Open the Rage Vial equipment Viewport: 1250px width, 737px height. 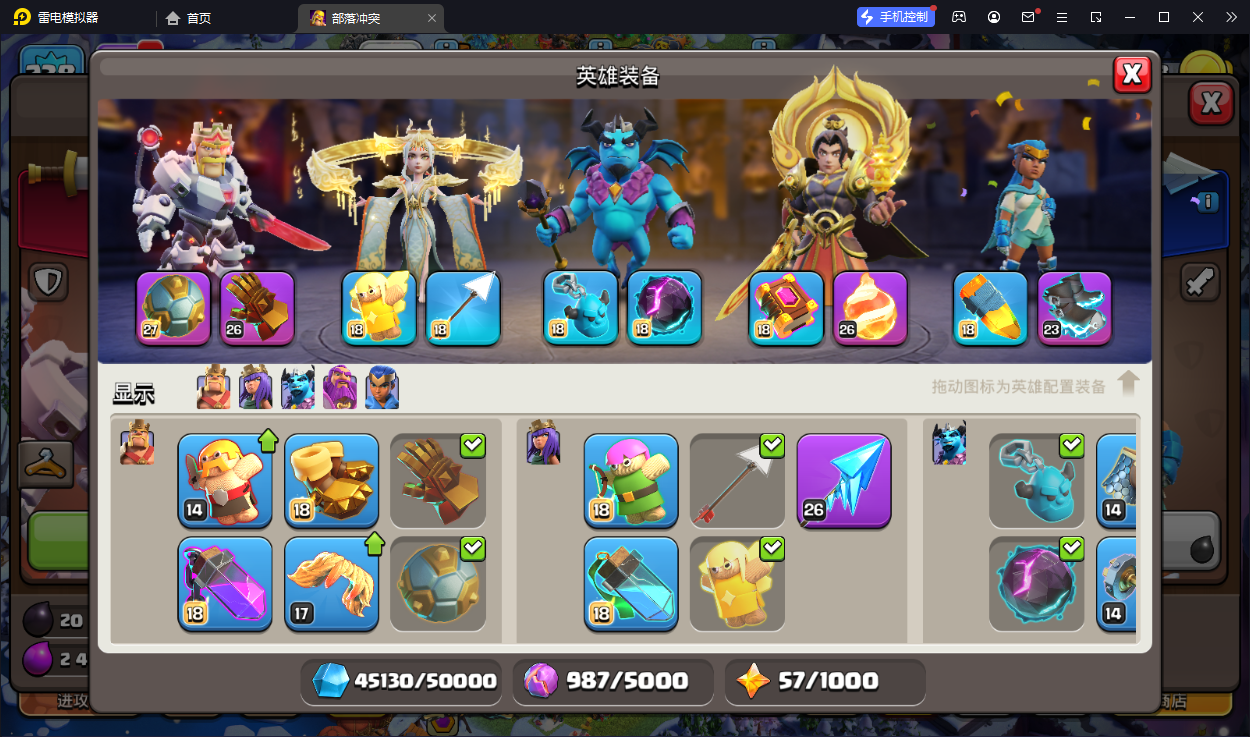pyautogui.click(x=225, y=584)
